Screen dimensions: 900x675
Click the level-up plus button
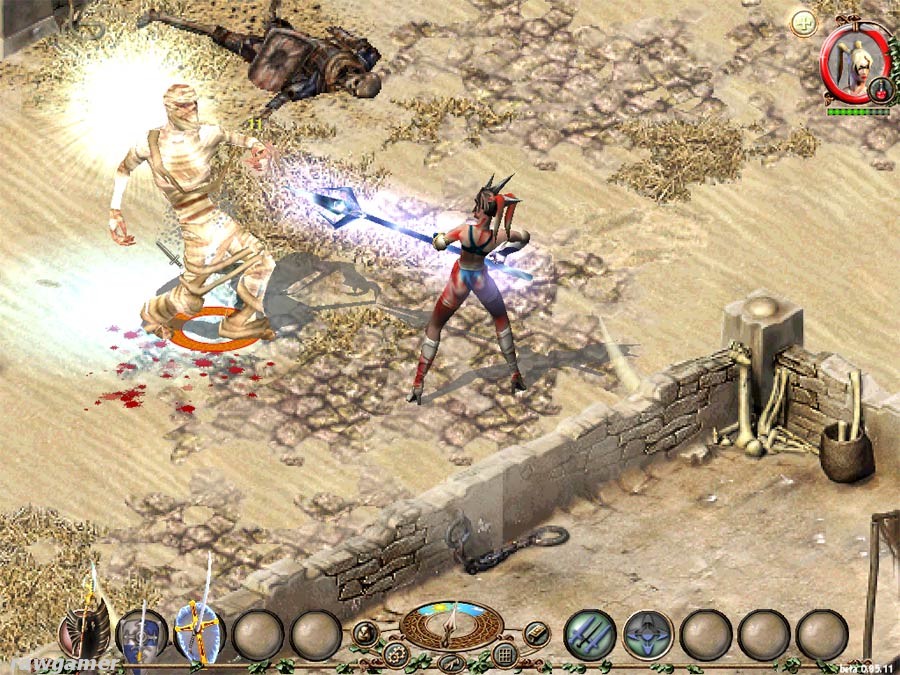803,23
